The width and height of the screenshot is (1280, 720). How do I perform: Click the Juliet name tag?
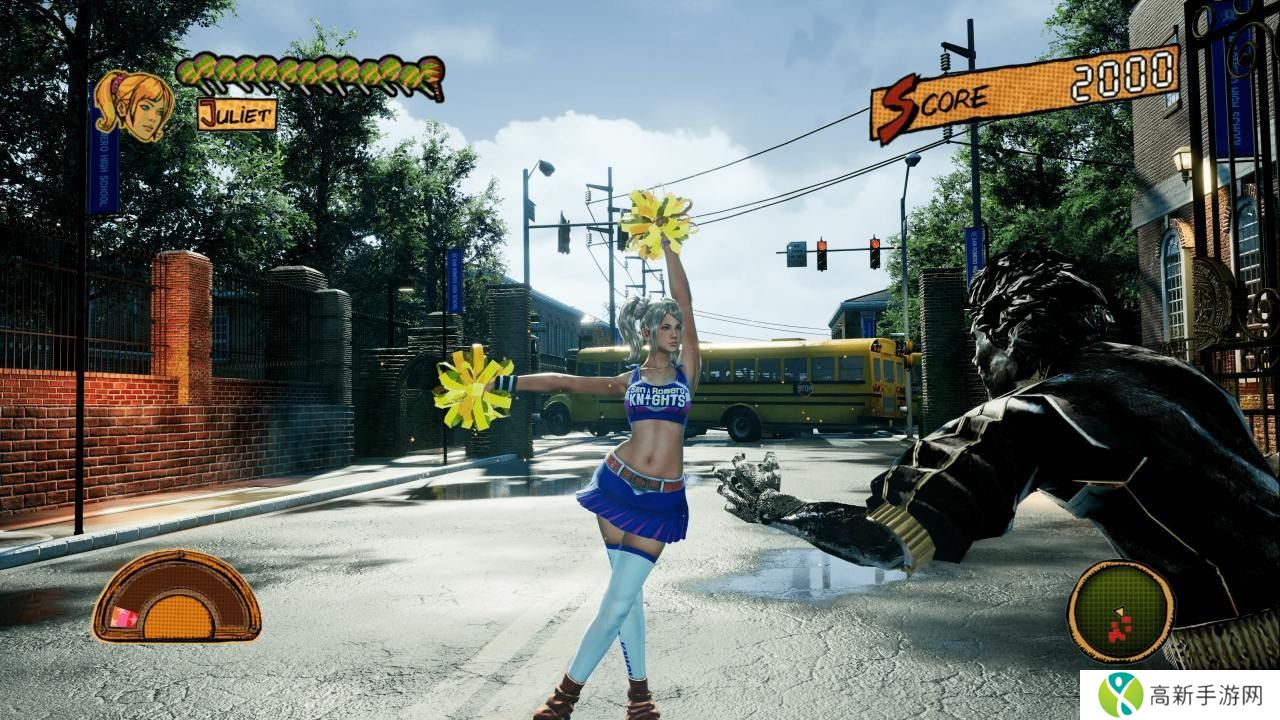coord(237,114)
